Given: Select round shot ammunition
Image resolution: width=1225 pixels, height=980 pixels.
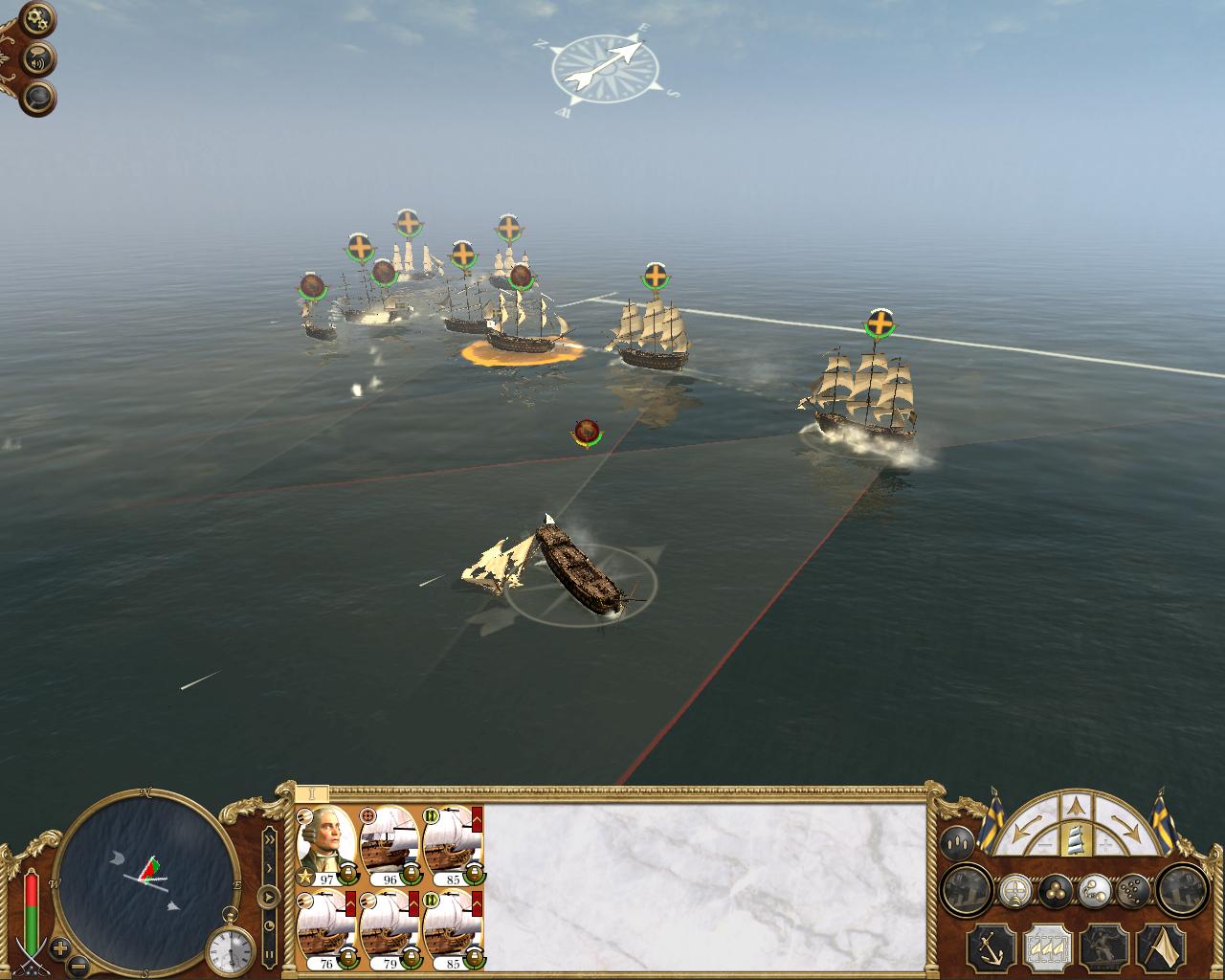Looking at the screenshot, I should point(1056,890).
